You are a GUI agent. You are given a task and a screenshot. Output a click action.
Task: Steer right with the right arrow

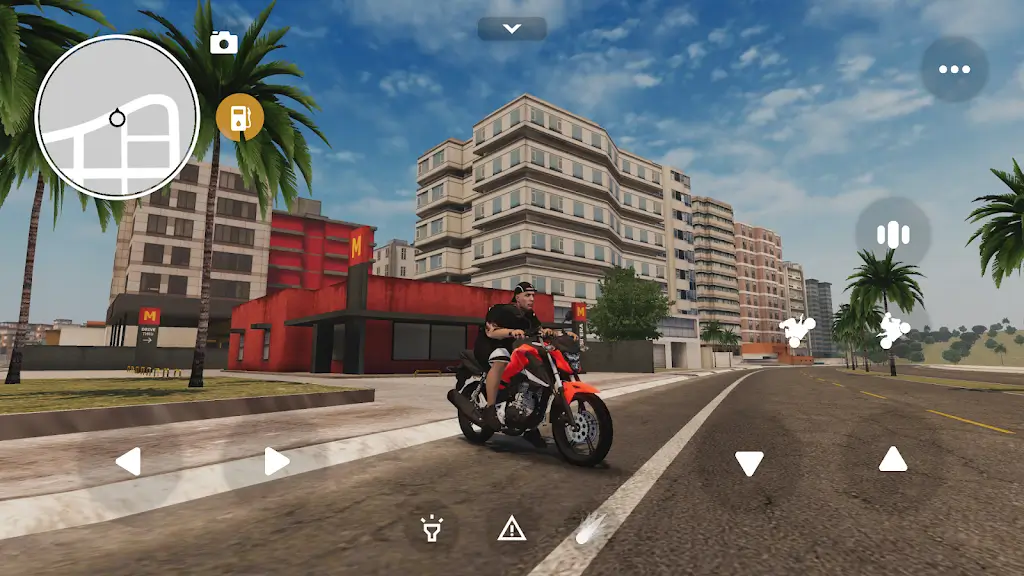(x=276, y=461)
